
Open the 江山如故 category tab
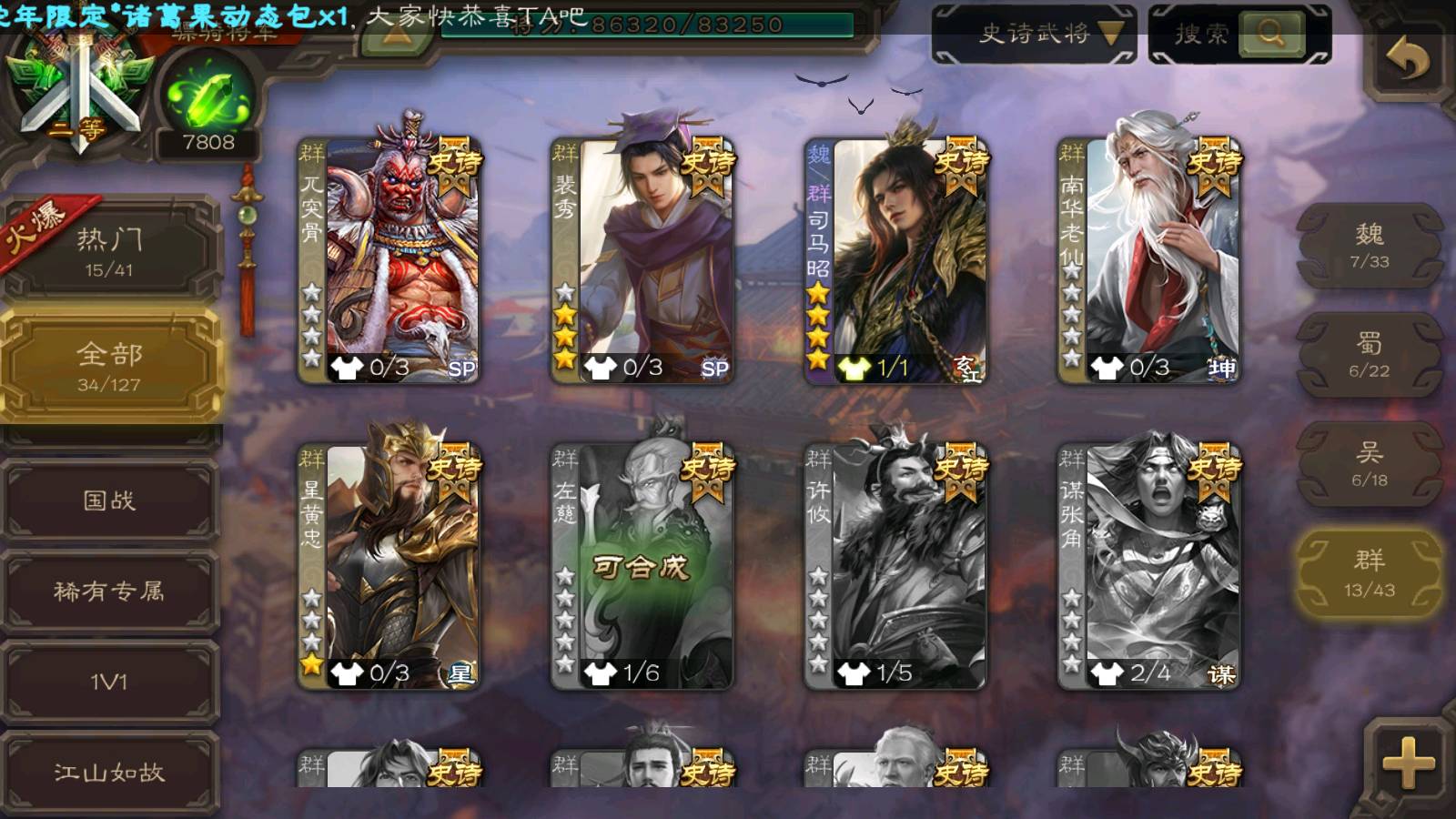[x=109, y=773]
